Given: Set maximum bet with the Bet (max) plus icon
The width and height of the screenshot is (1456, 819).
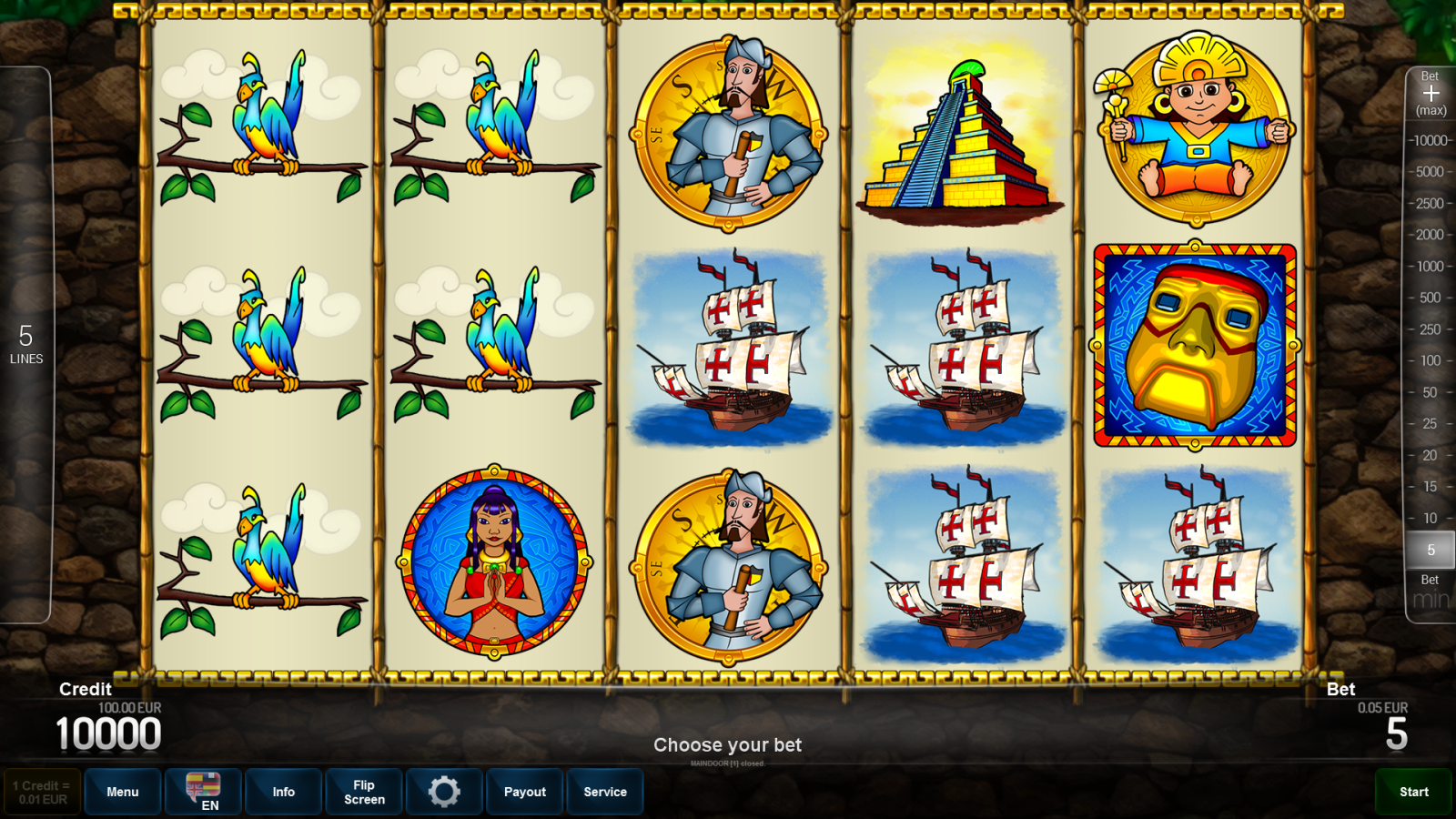Looking at the screenshot, I should [1431, 91].
